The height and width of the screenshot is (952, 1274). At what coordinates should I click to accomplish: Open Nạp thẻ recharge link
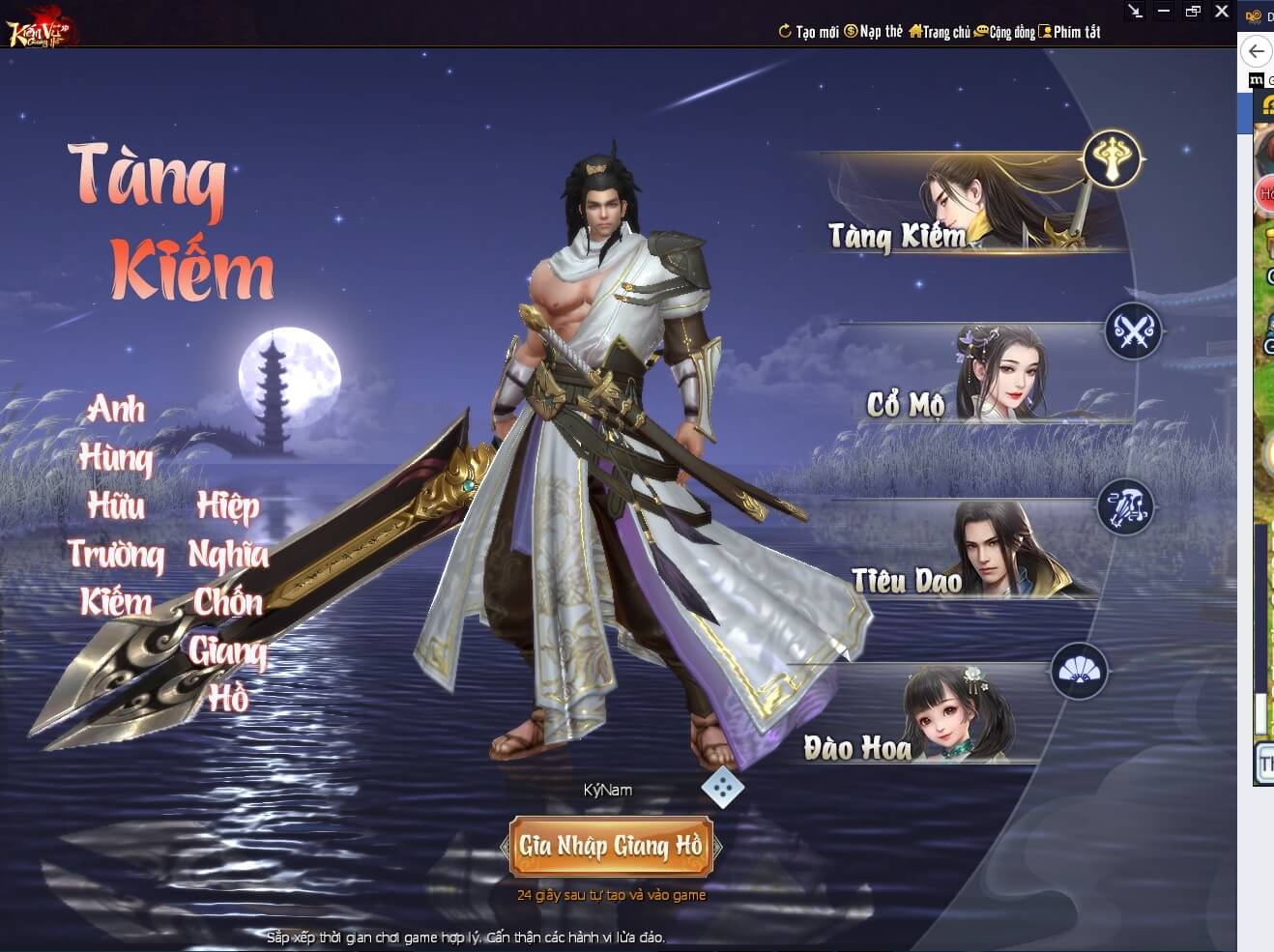[x=874, y=32]
